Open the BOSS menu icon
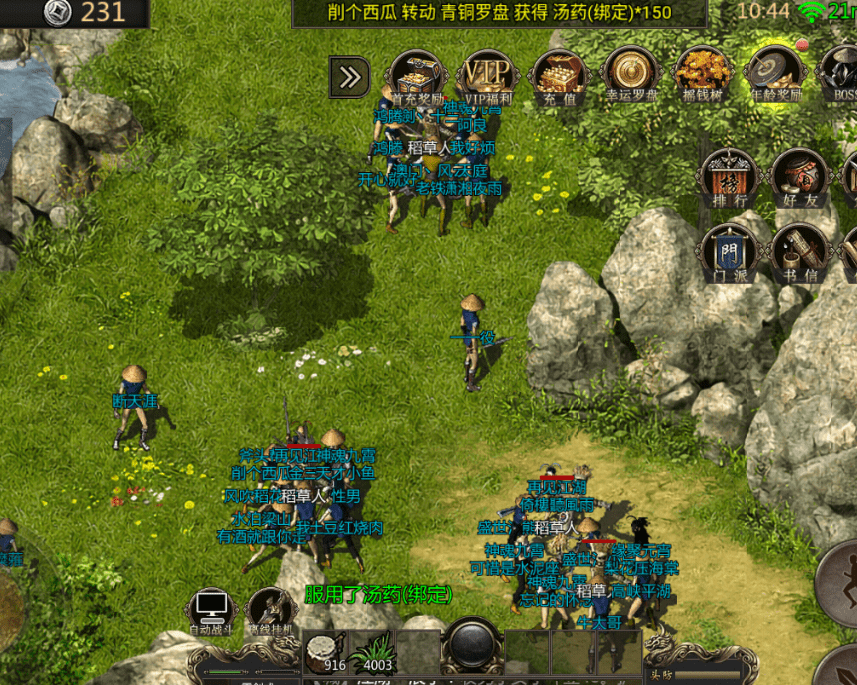The image size is (857, 685). click(x=840, y=74)
